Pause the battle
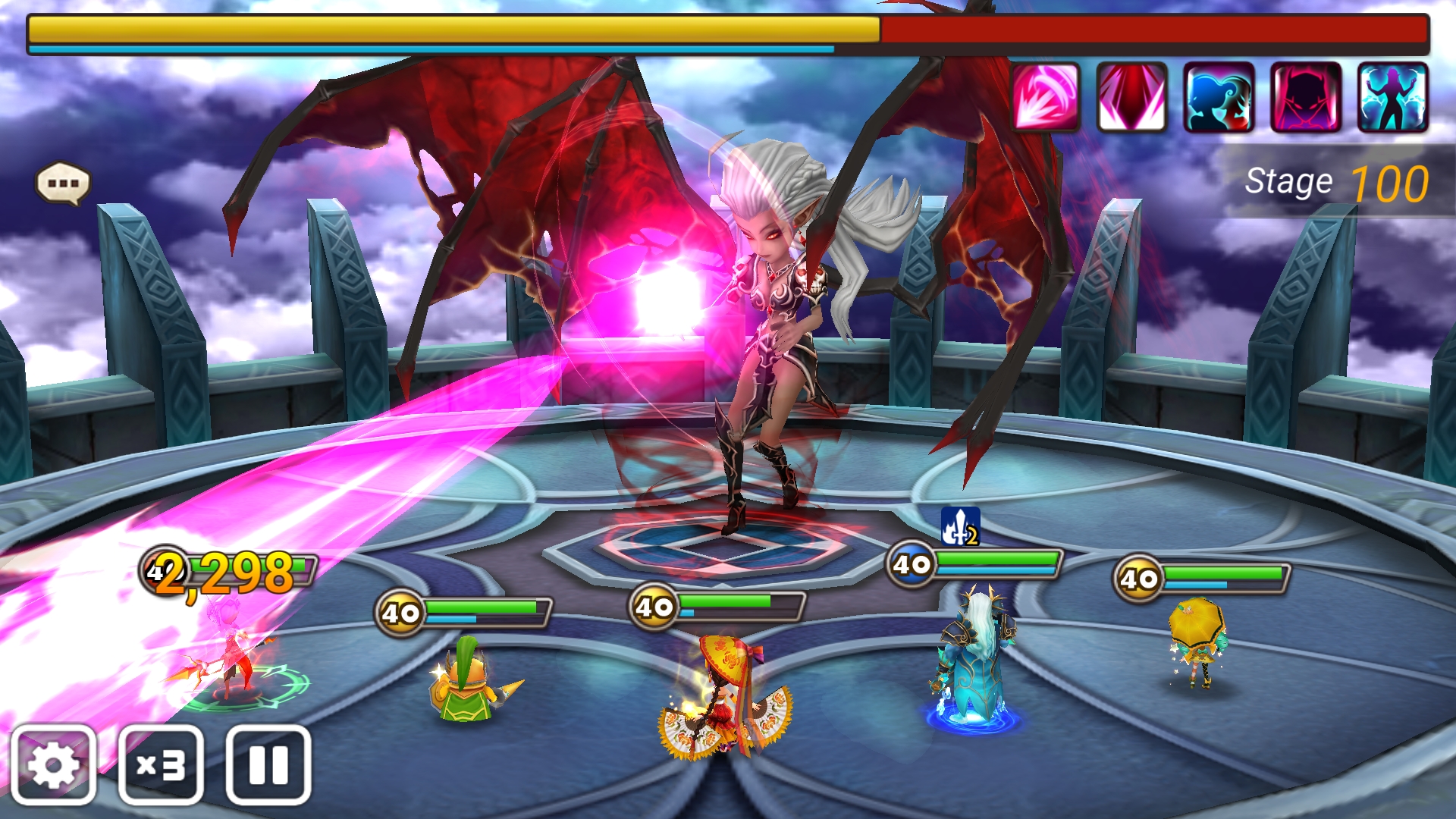Viewport: 1456px width, 819px height. click(x=268, y=764)
